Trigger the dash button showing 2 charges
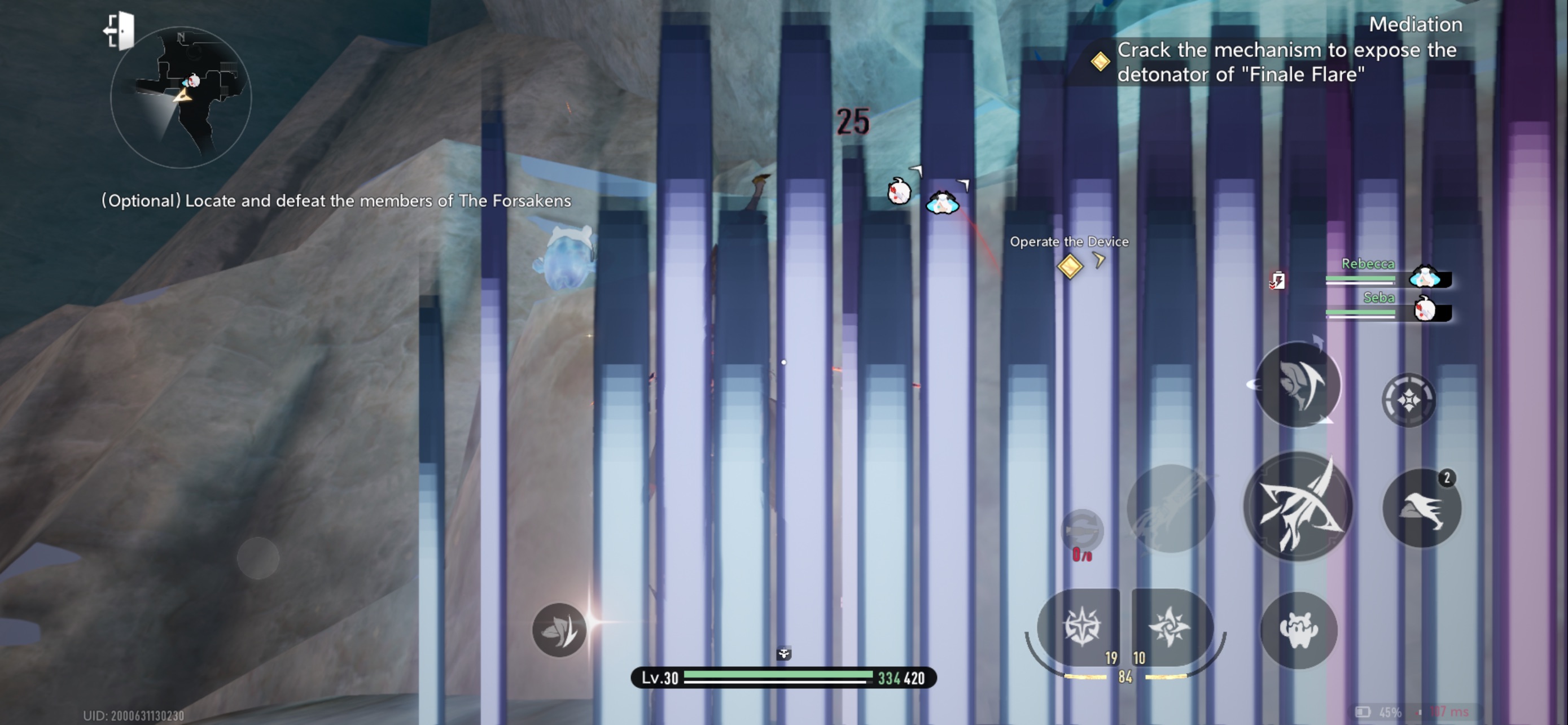This screenshot has height=725, width=1568. pos(1421,508)
